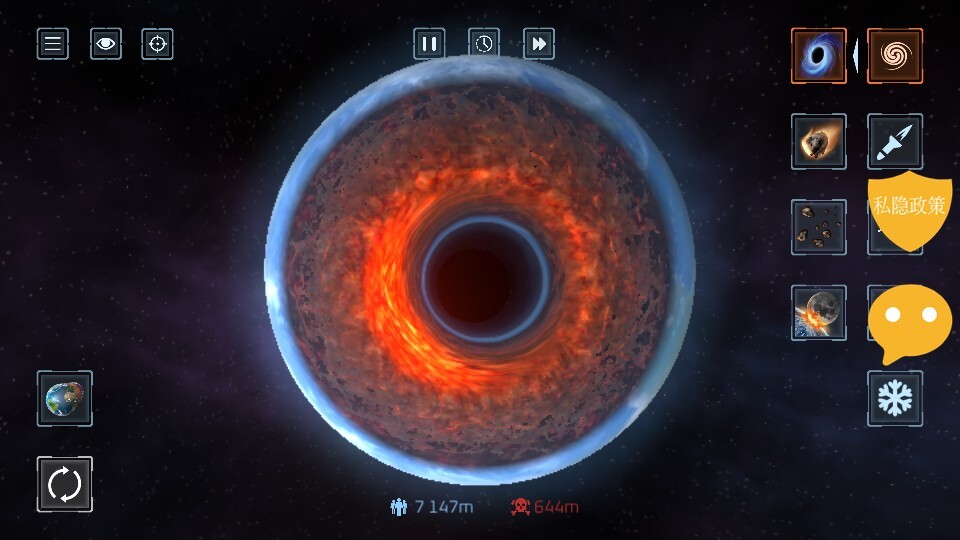Select the black hole weapon
960x540 pixels.
pyautogui.click(x=819, y=56)
